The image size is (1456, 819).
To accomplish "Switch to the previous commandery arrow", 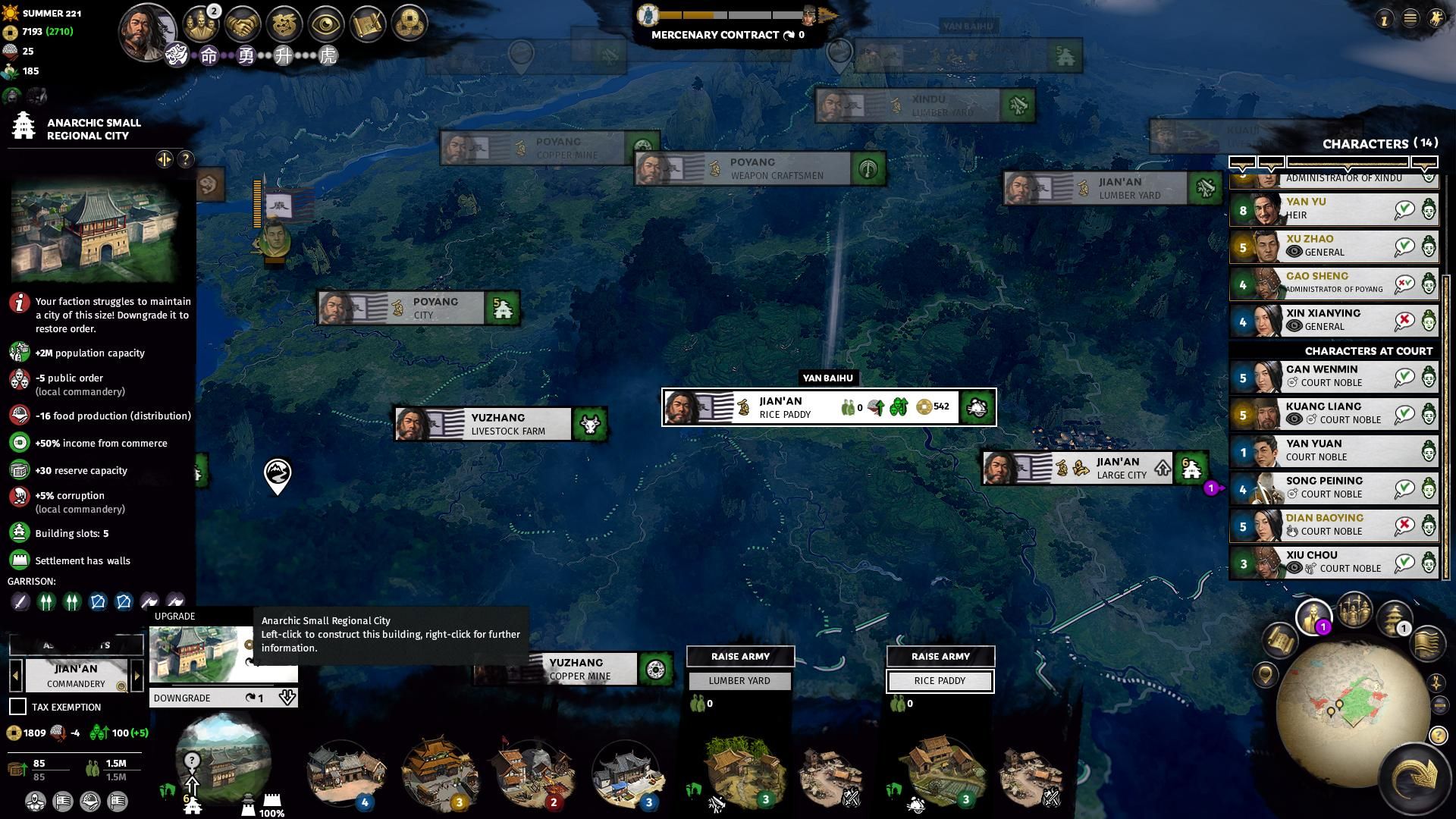I will 15,676.
